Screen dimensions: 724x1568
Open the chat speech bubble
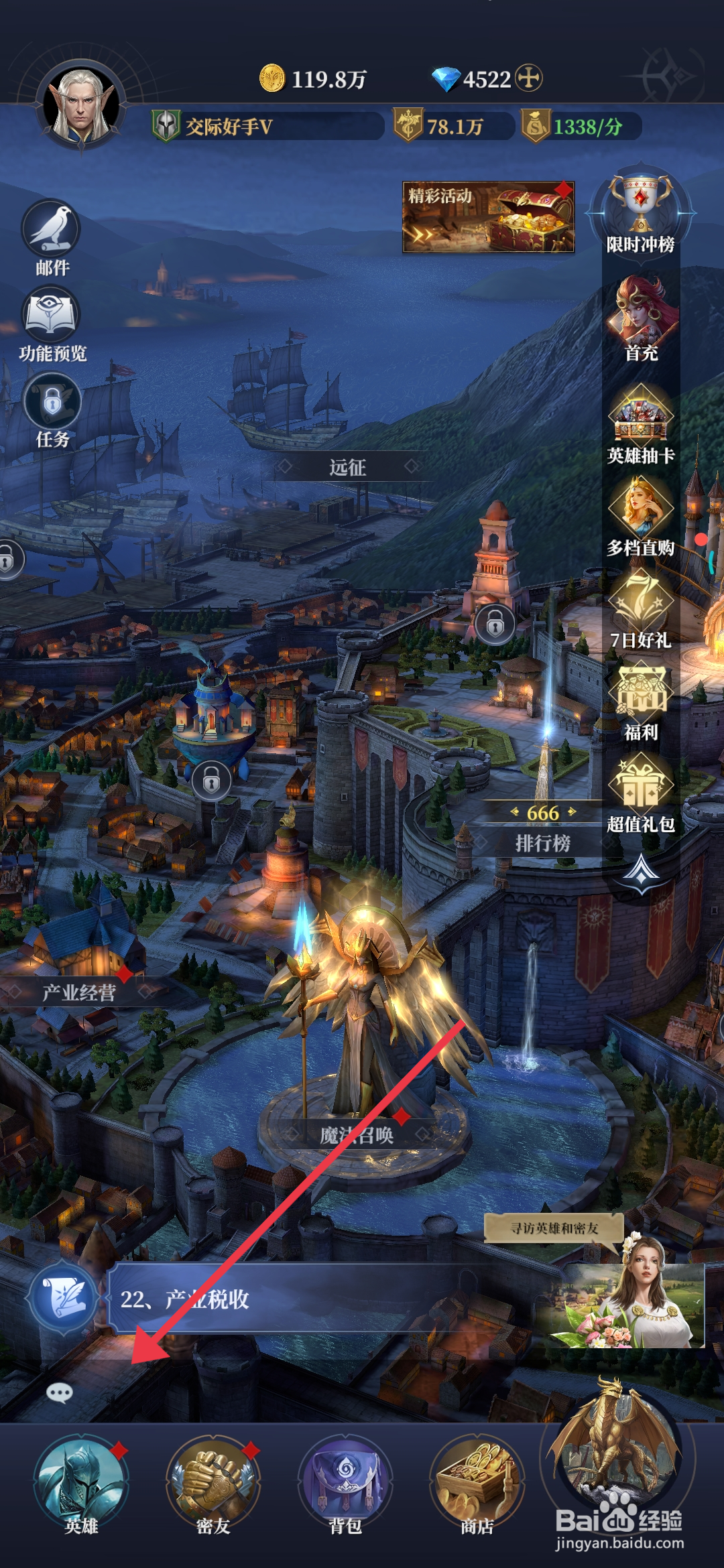(60, 1394)
